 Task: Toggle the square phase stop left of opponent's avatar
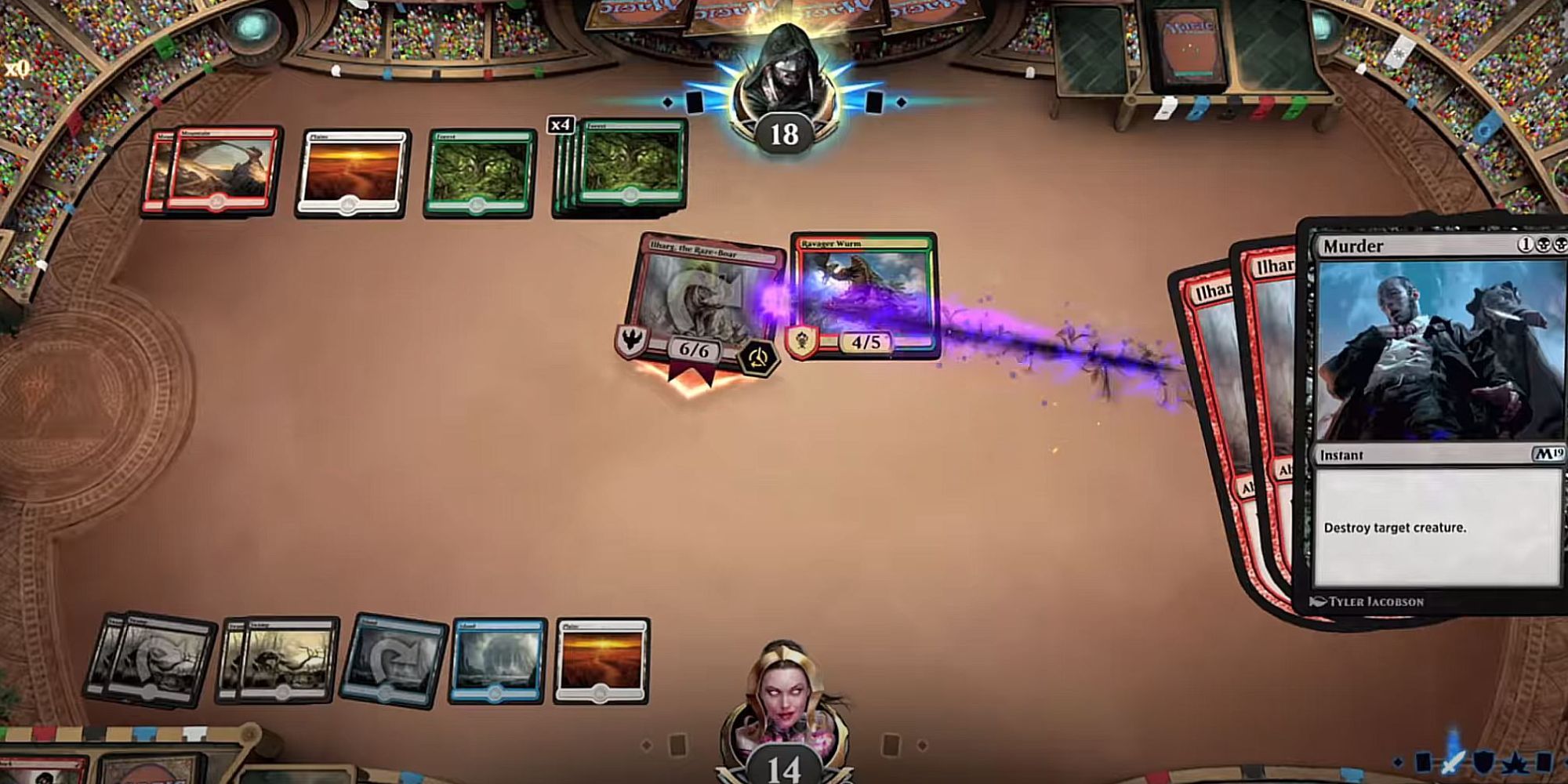(x=694, y=102)
